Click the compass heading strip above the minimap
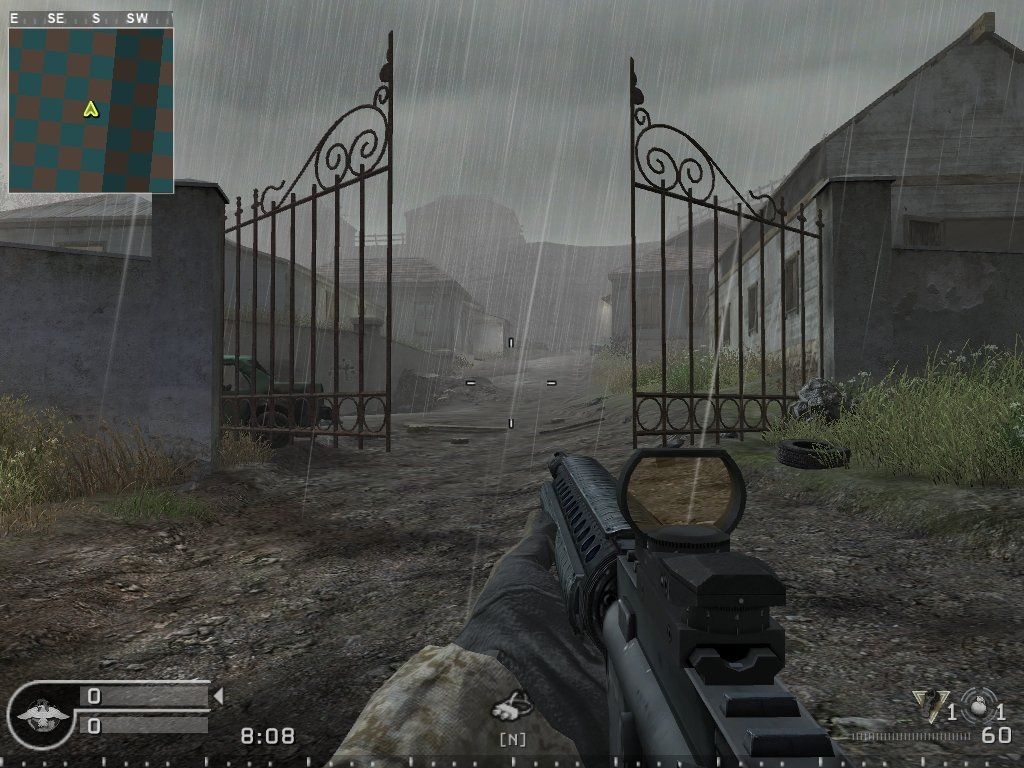Image resolution: width=1024 pixels, height=768 pixels. coord(91,18)
